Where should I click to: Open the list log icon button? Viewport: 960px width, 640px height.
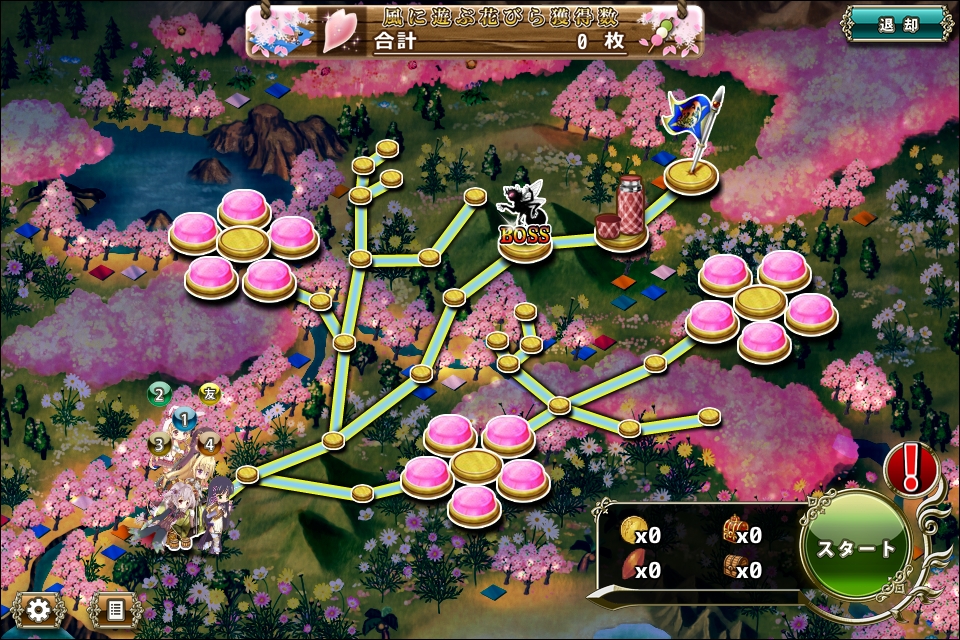coord(114,609)
